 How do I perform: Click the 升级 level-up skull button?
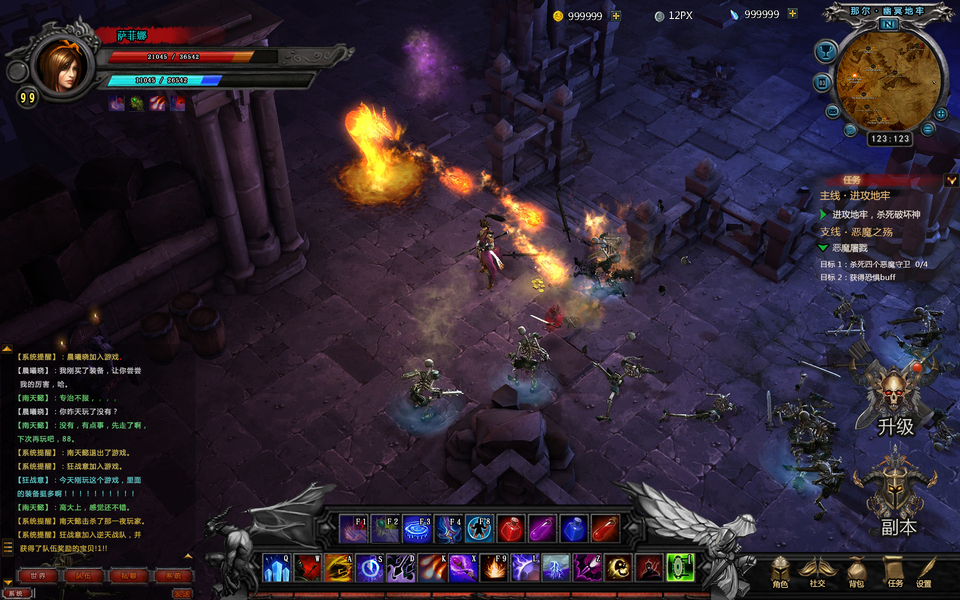[x=895, y=398]
